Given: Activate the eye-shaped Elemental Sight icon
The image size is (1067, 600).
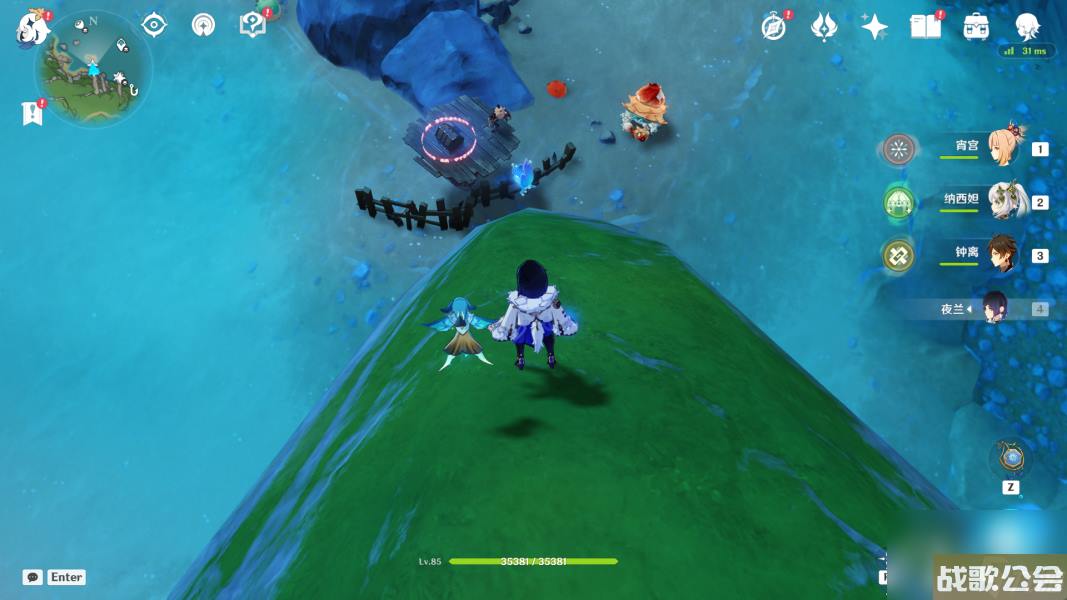Looking at the screenshot, I should (x=154, y=24).
